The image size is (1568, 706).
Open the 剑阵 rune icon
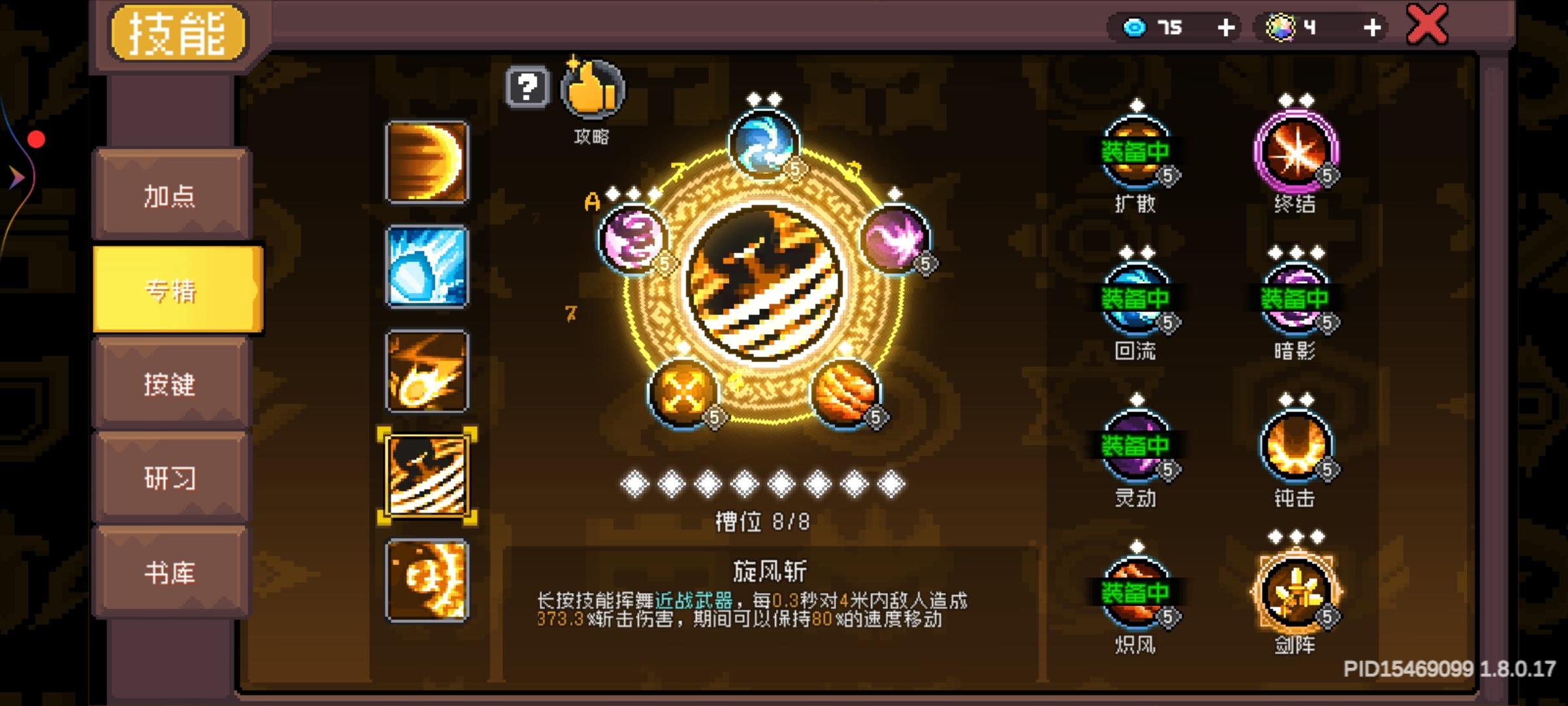click(1297, 592)
